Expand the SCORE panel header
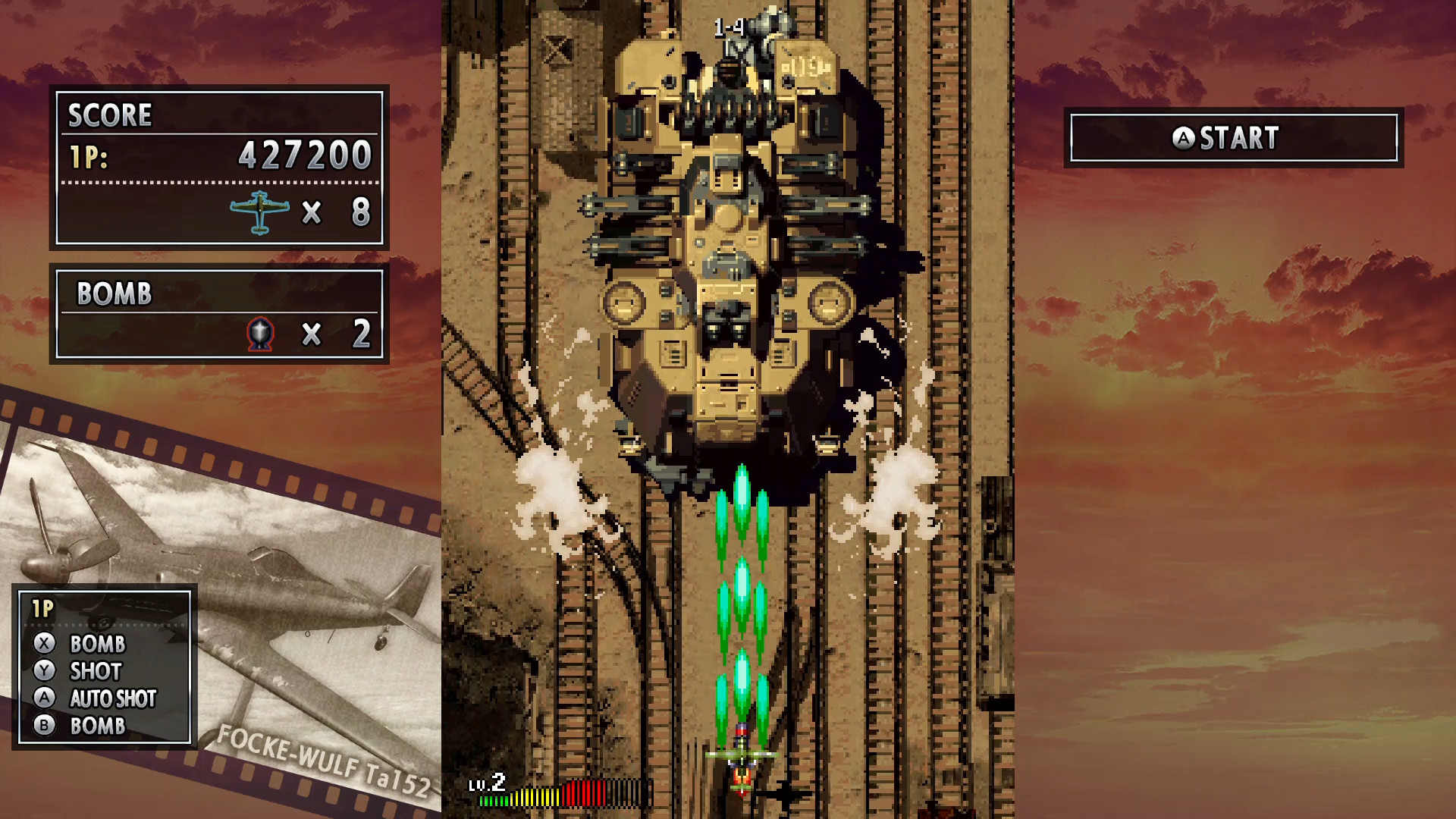1456x819 pixels. pyautogui.click(x=109, y=115)
